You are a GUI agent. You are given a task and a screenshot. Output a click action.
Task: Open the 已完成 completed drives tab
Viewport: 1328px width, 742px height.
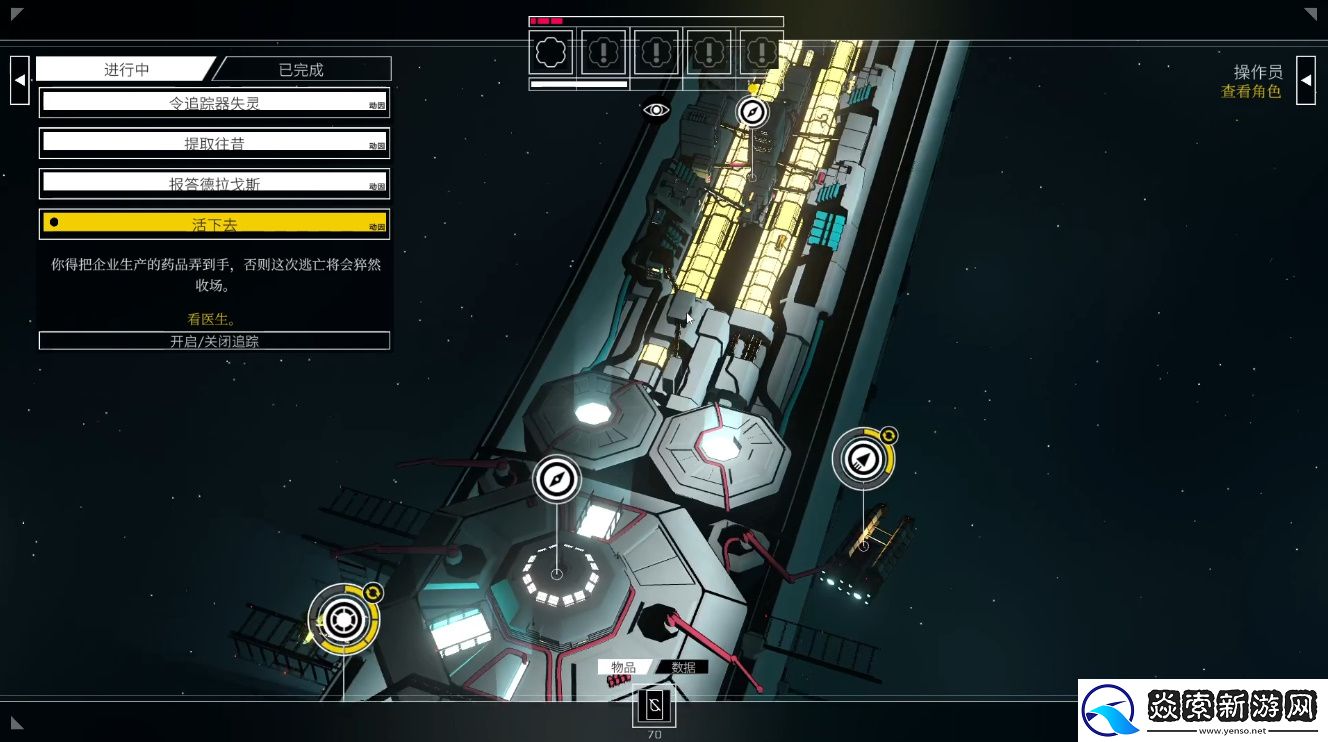[301, 69]
